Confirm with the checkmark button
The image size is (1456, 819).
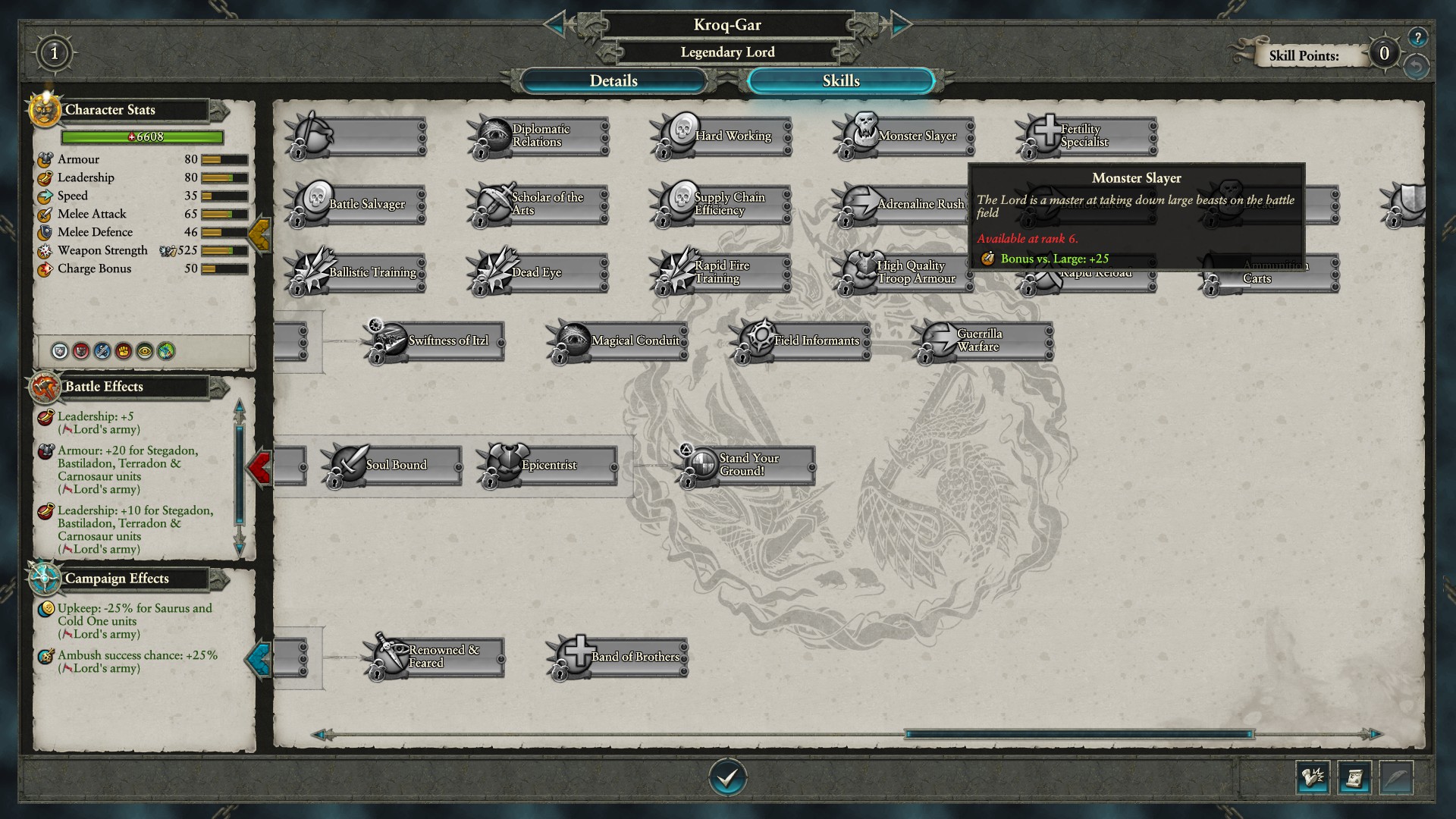(x=727, y=777)
